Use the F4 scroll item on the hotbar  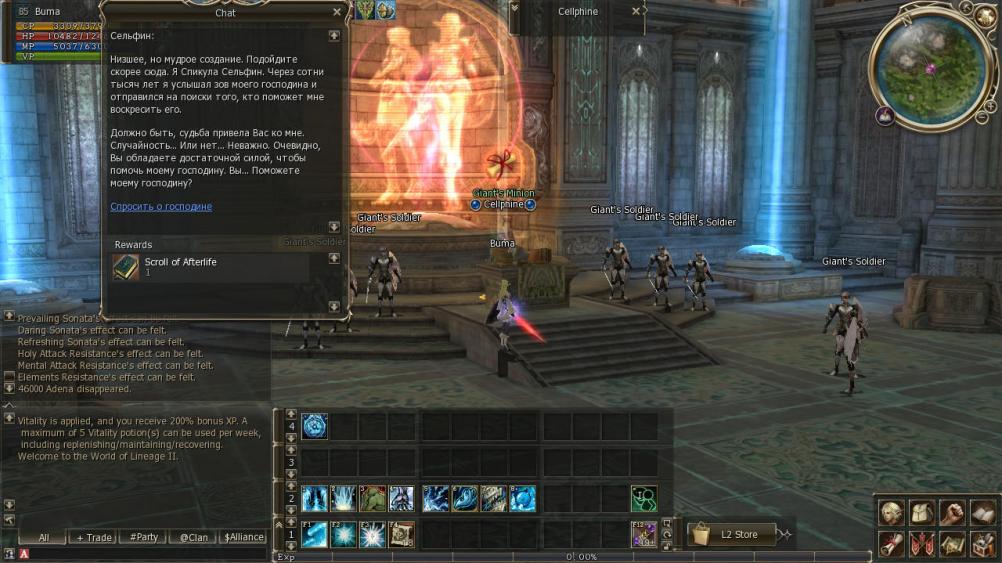click(x=402, y=535)
